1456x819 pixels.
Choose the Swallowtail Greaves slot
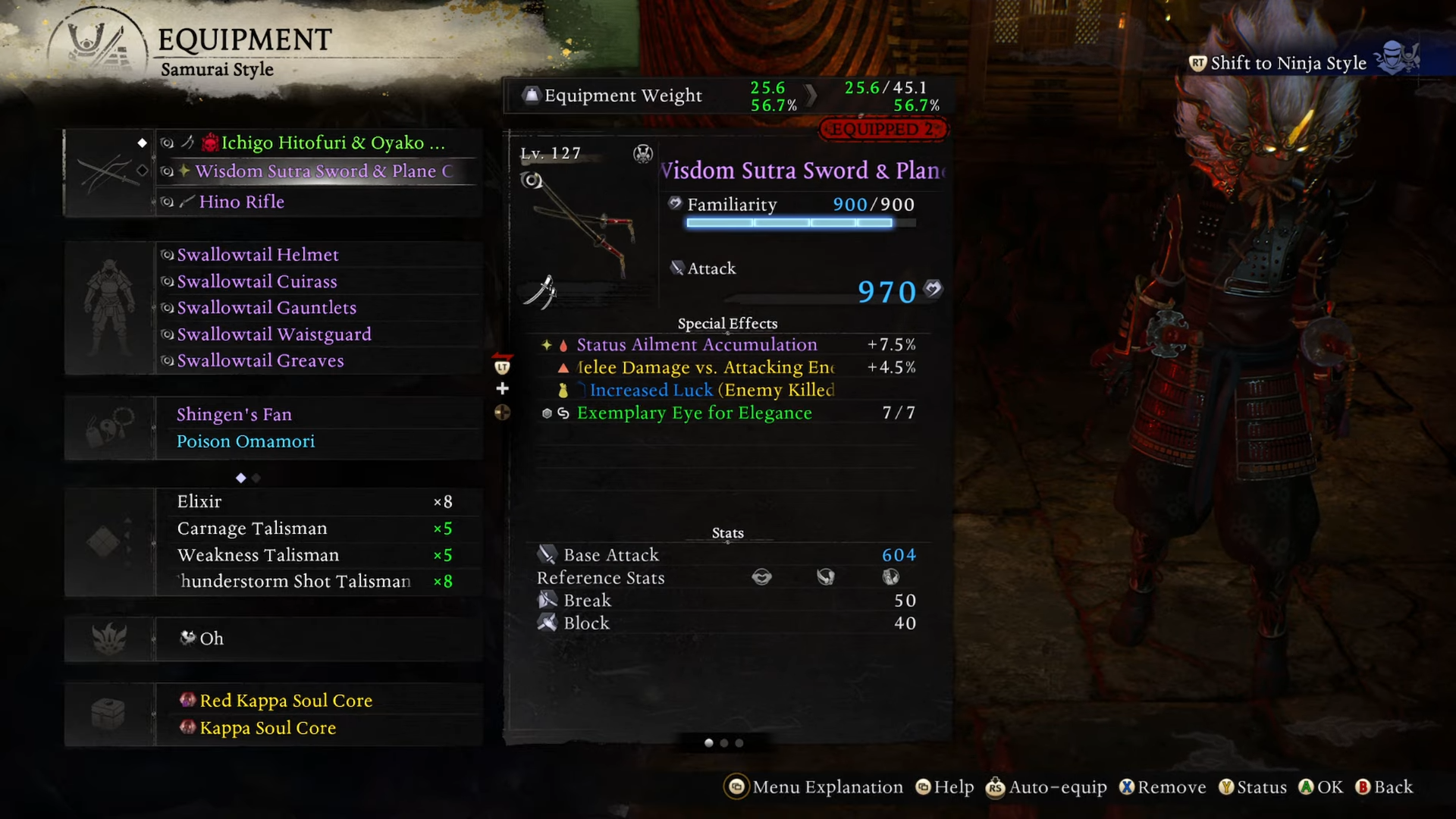coord(260,361)
